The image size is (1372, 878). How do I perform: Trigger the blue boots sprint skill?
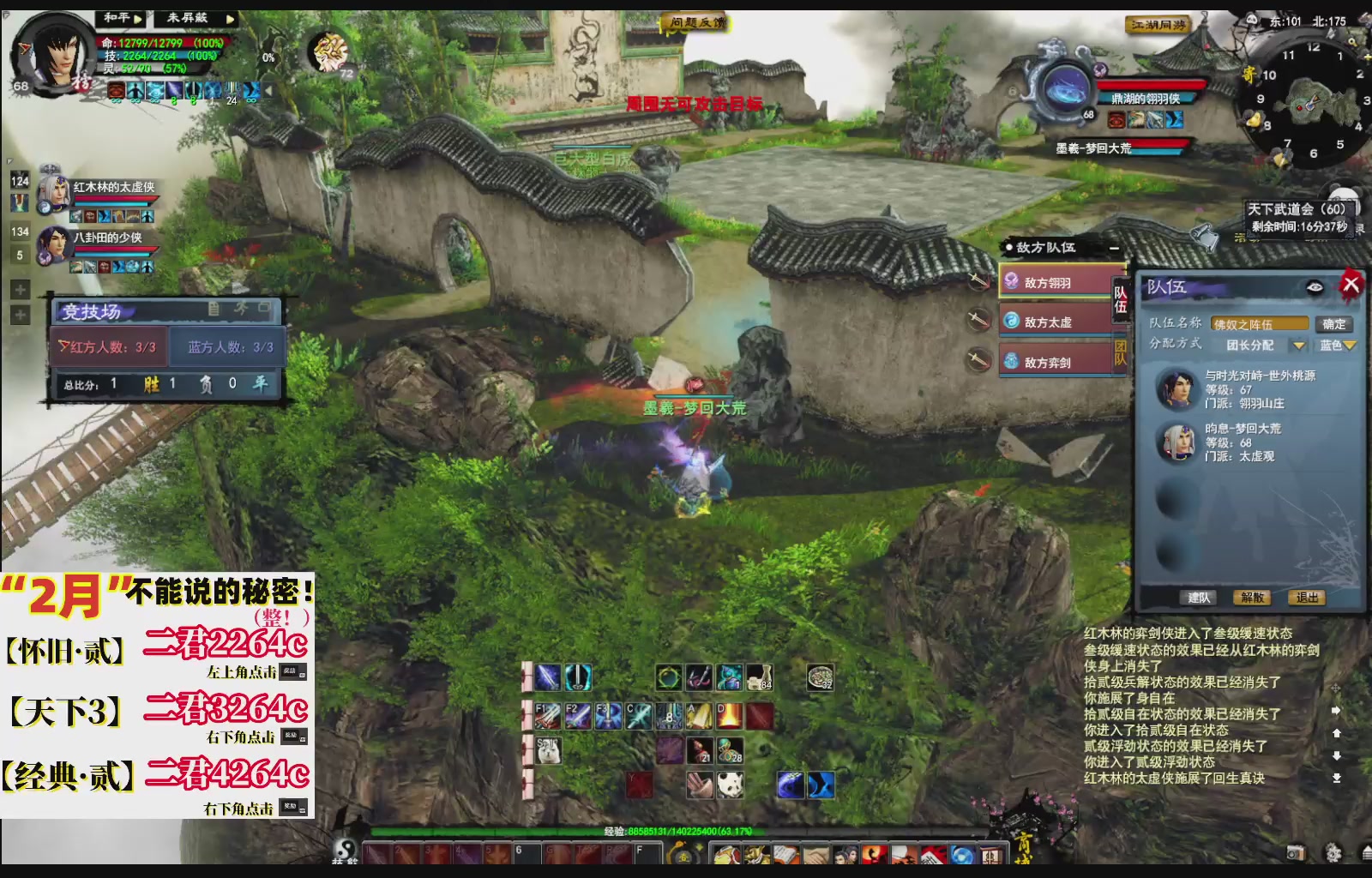pyautogui.click(x=823, y=784)
